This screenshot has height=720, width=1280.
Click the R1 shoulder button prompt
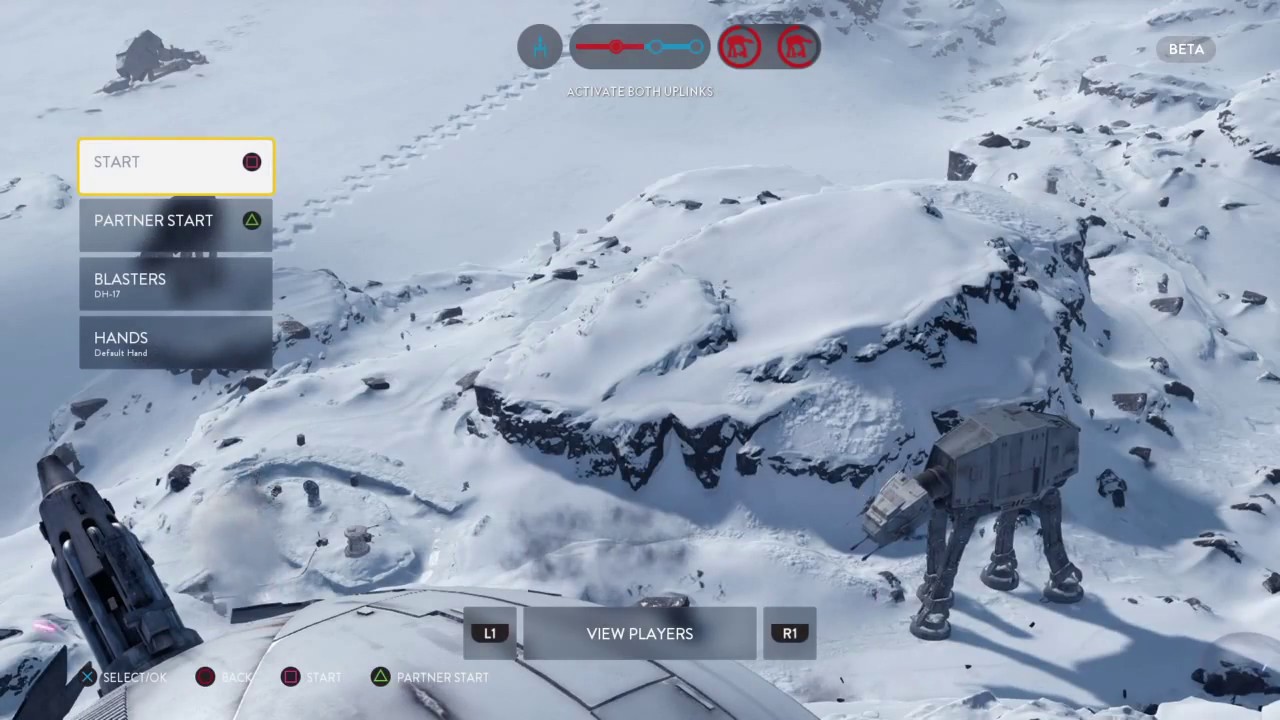tap(790, 633)
